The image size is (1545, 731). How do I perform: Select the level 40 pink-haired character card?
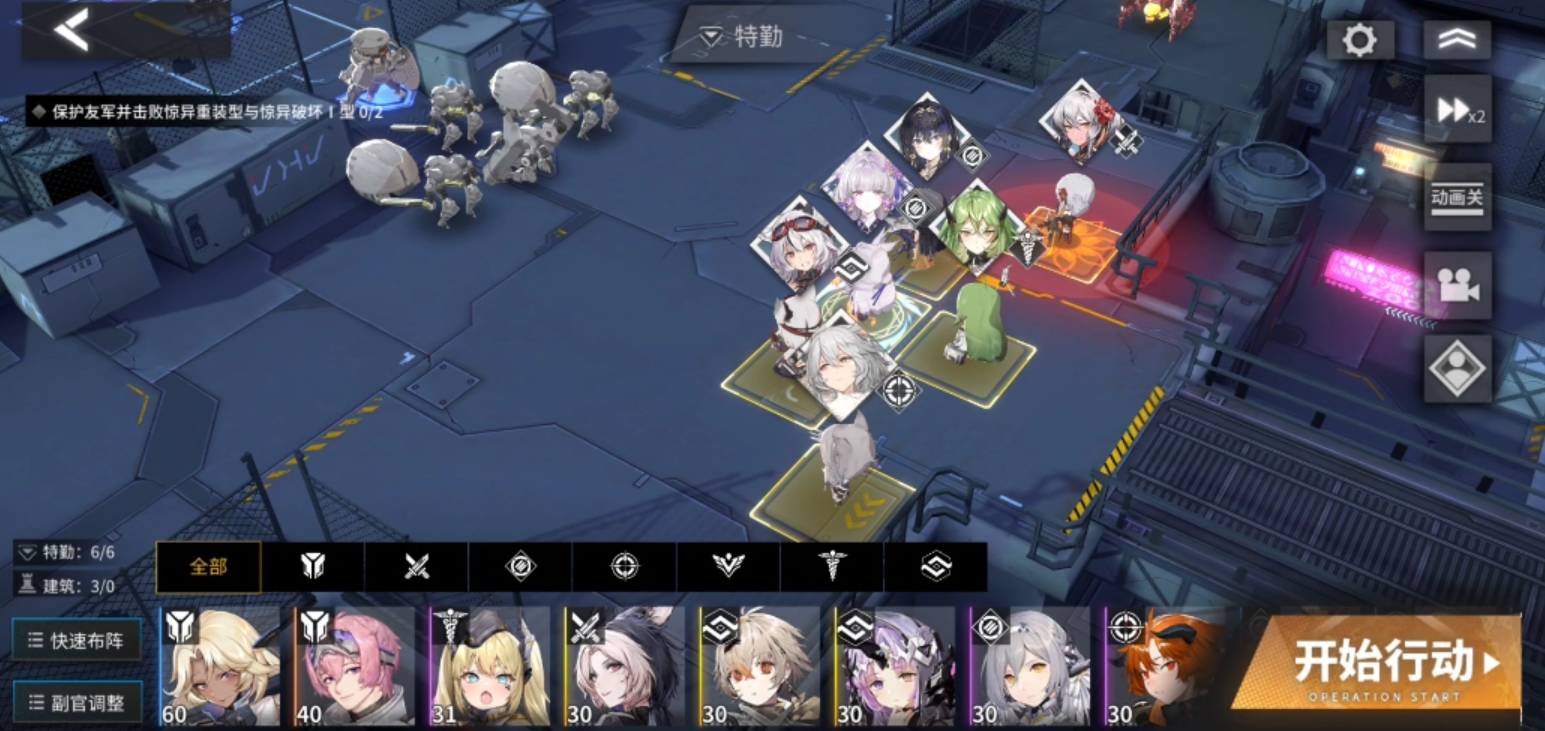(x=355, y=666)
